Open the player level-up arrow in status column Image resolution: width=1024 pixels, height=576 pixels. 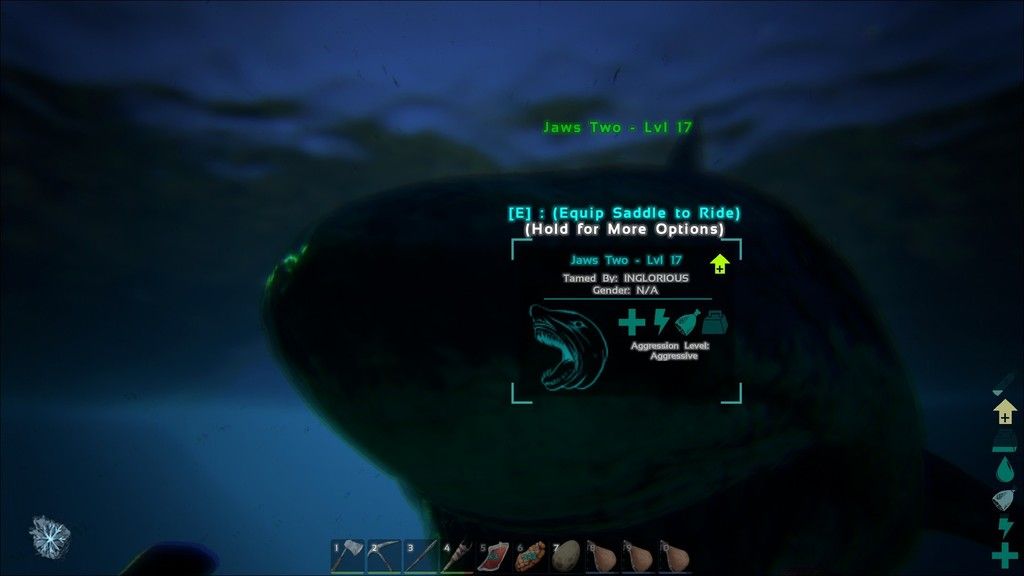point(1005,411)
